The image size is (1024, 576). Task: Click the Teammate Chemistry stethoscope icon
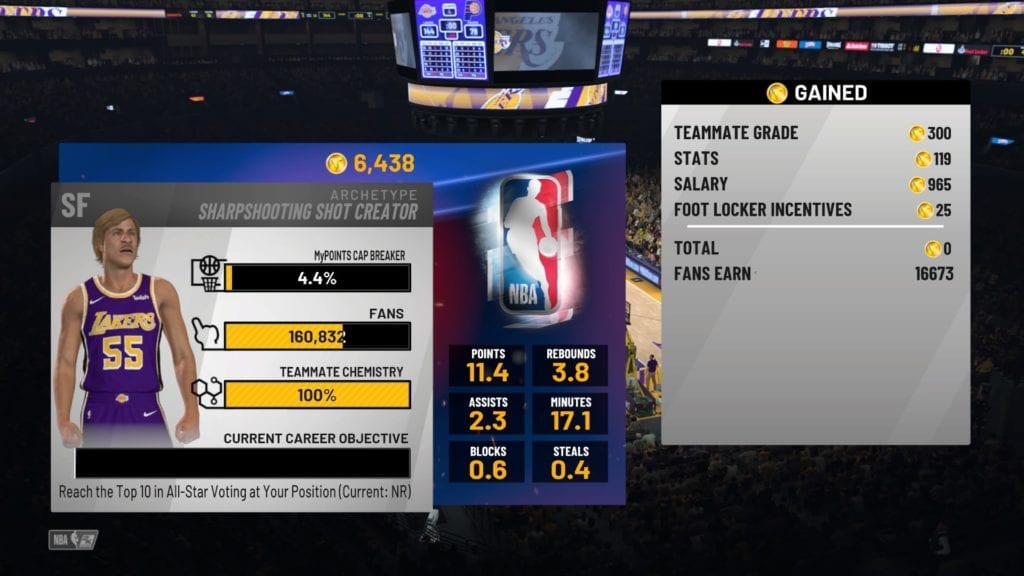coord(207,392)
